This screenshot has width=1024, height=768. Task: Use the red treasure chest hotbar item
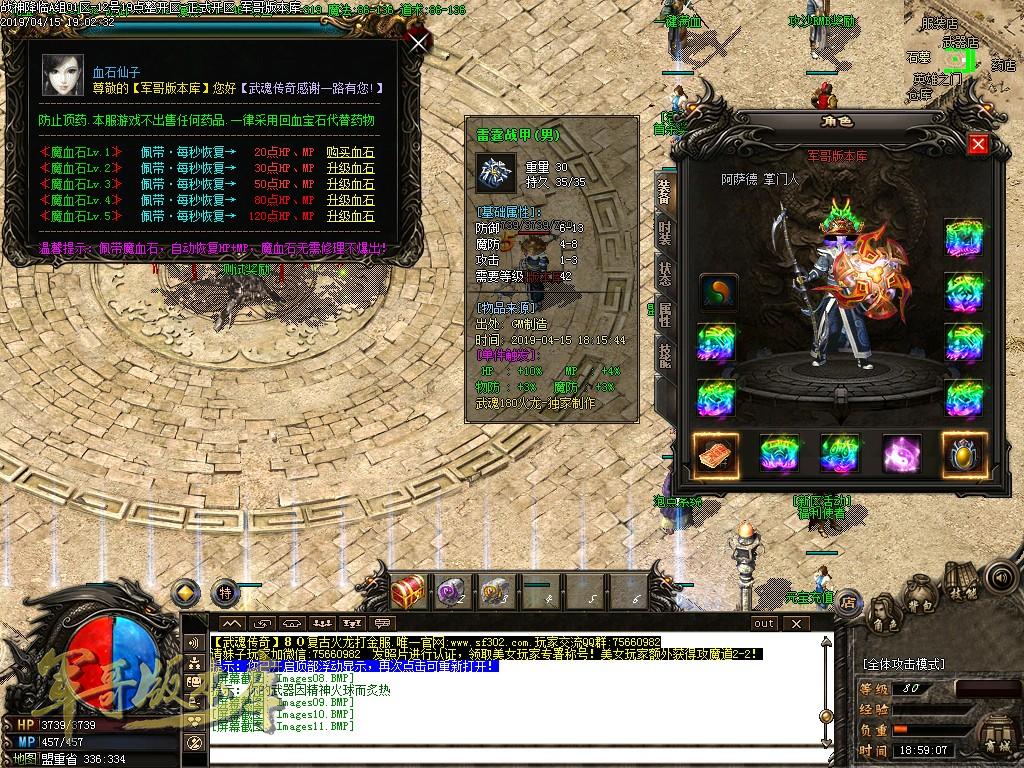coord(408,592)
